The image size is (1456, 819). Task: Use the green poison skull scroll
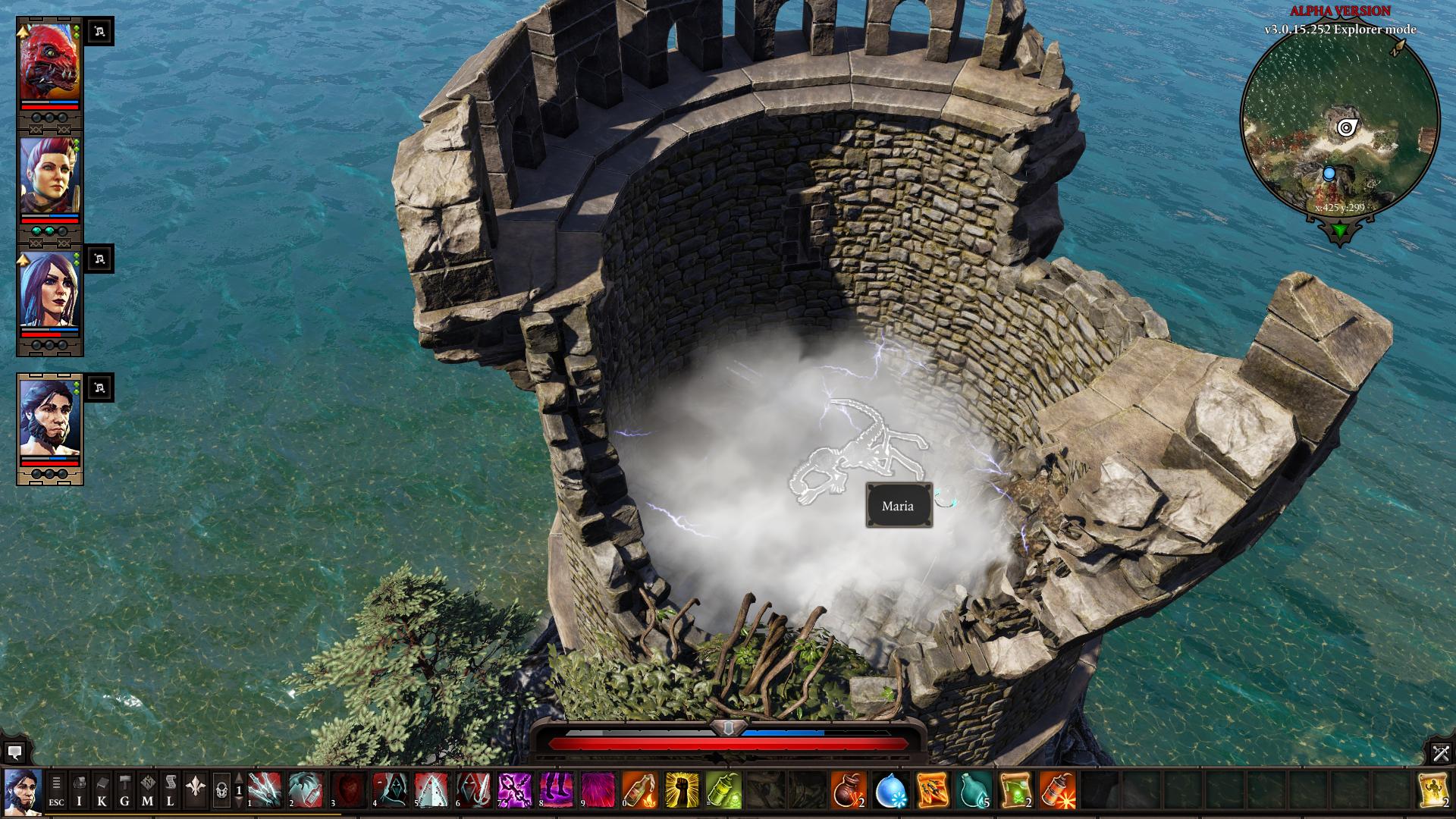(x=1015, y=790)
